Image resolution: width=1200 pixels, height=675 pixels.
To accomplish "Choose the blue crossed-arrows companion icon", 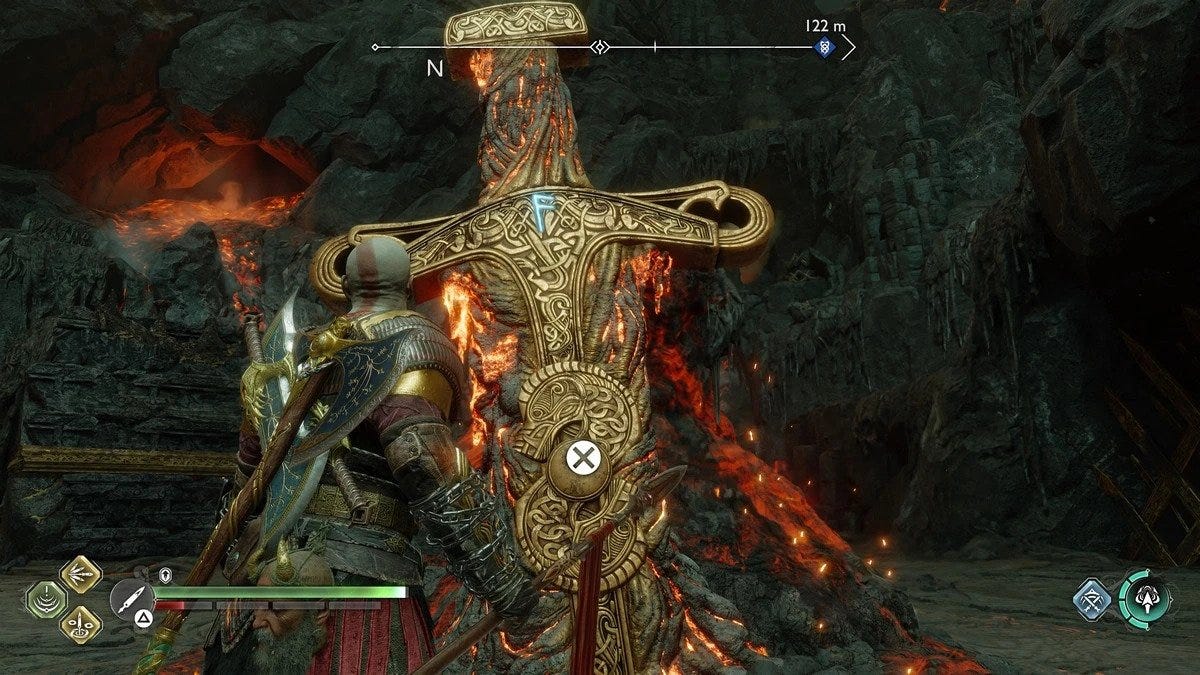I will [1091, 600].
